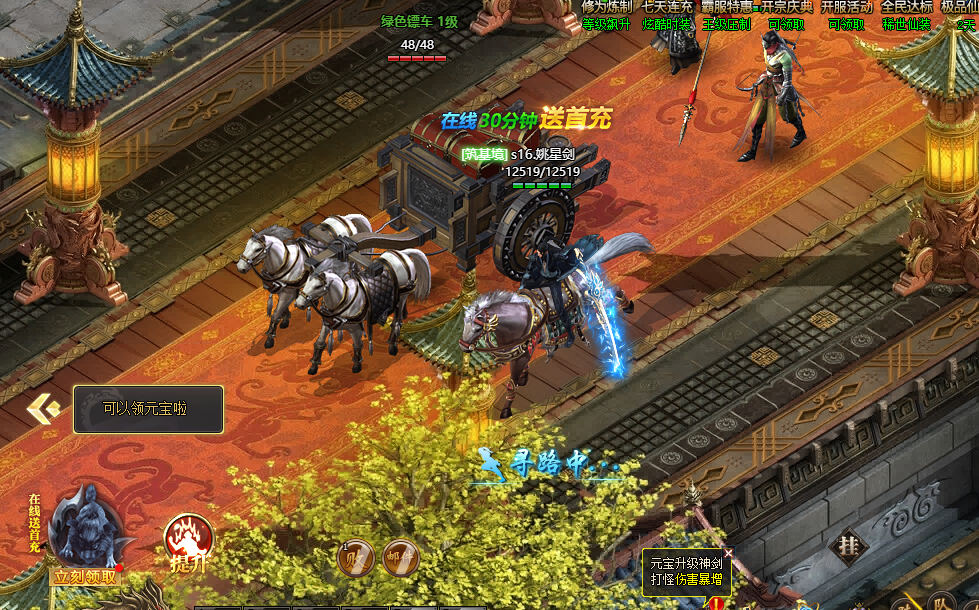Toggle the 挂 auto-battle diamond button
This screenshot has width=979, height=610.
coord(850,546)
